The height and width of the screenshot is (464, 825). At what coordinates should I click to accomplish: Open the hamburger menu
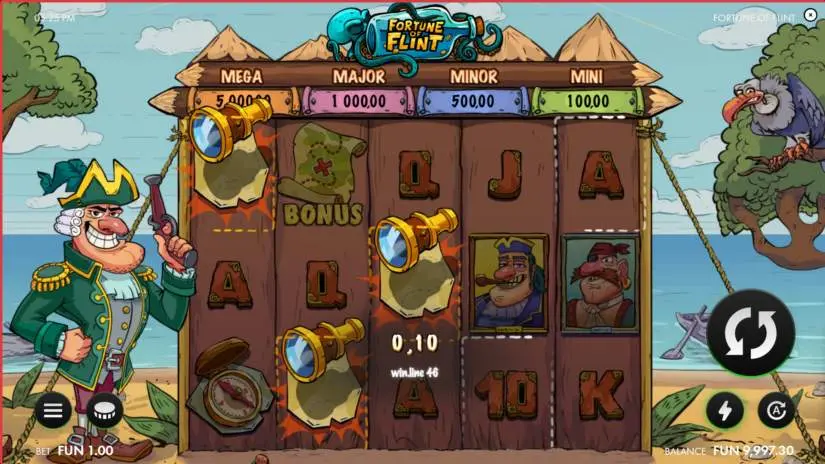pyautogui.click(x=54, y=410)
